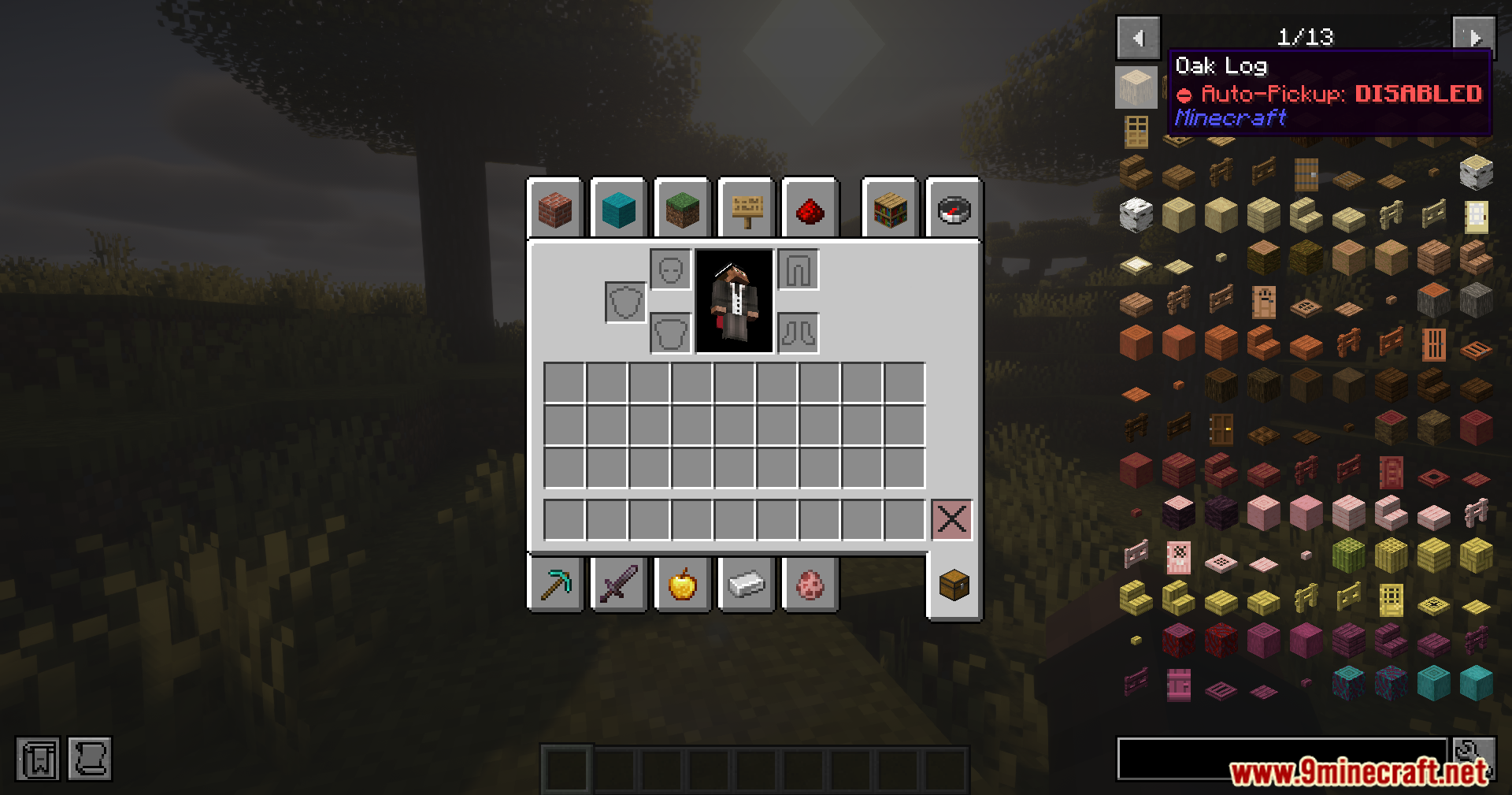
Task: Click the next page arrow above the item list
Action: tap(1474, 36)
